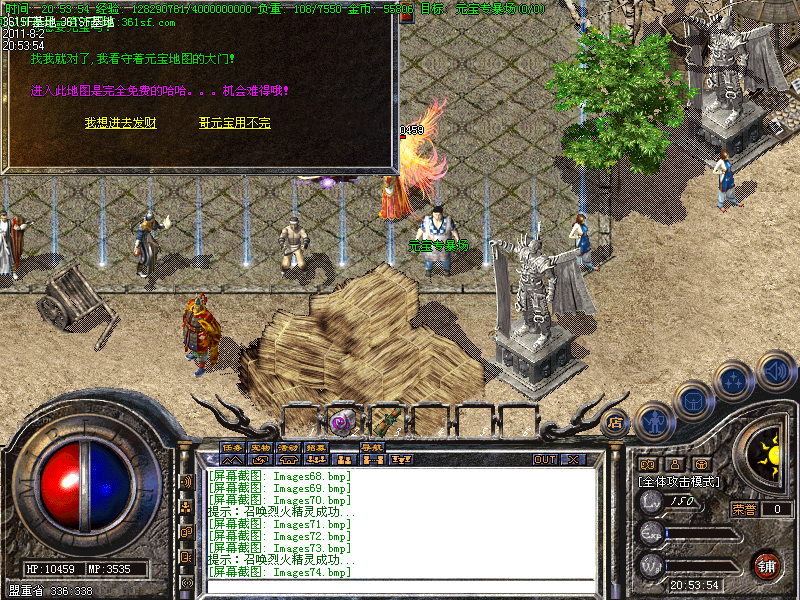Open the 宠物 pet tab
The height and width of the screenshot is (600, 800).
[261, 447]
